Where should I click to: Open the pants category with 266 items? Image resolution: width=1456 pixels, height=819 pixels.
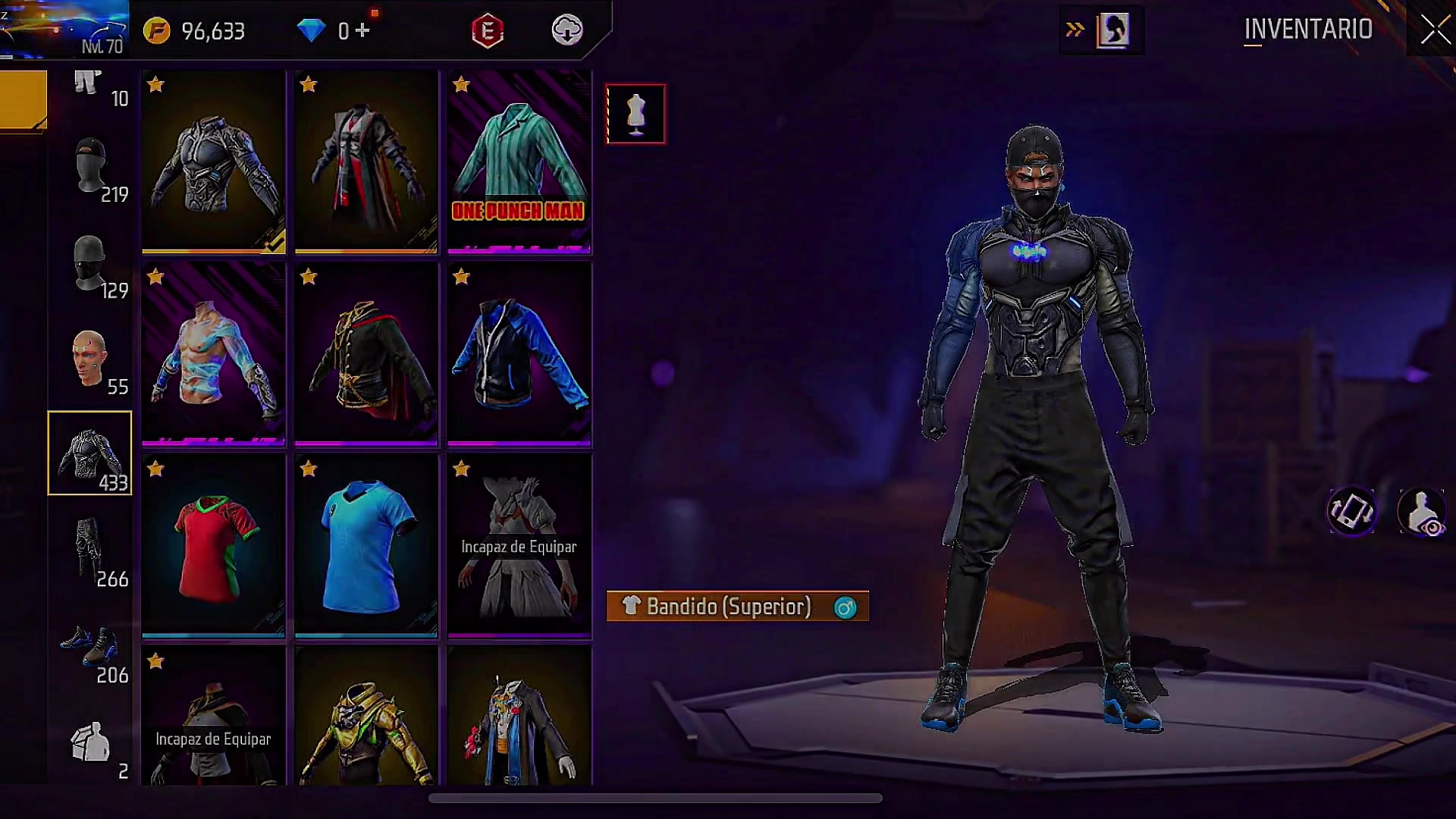(89, 550)
